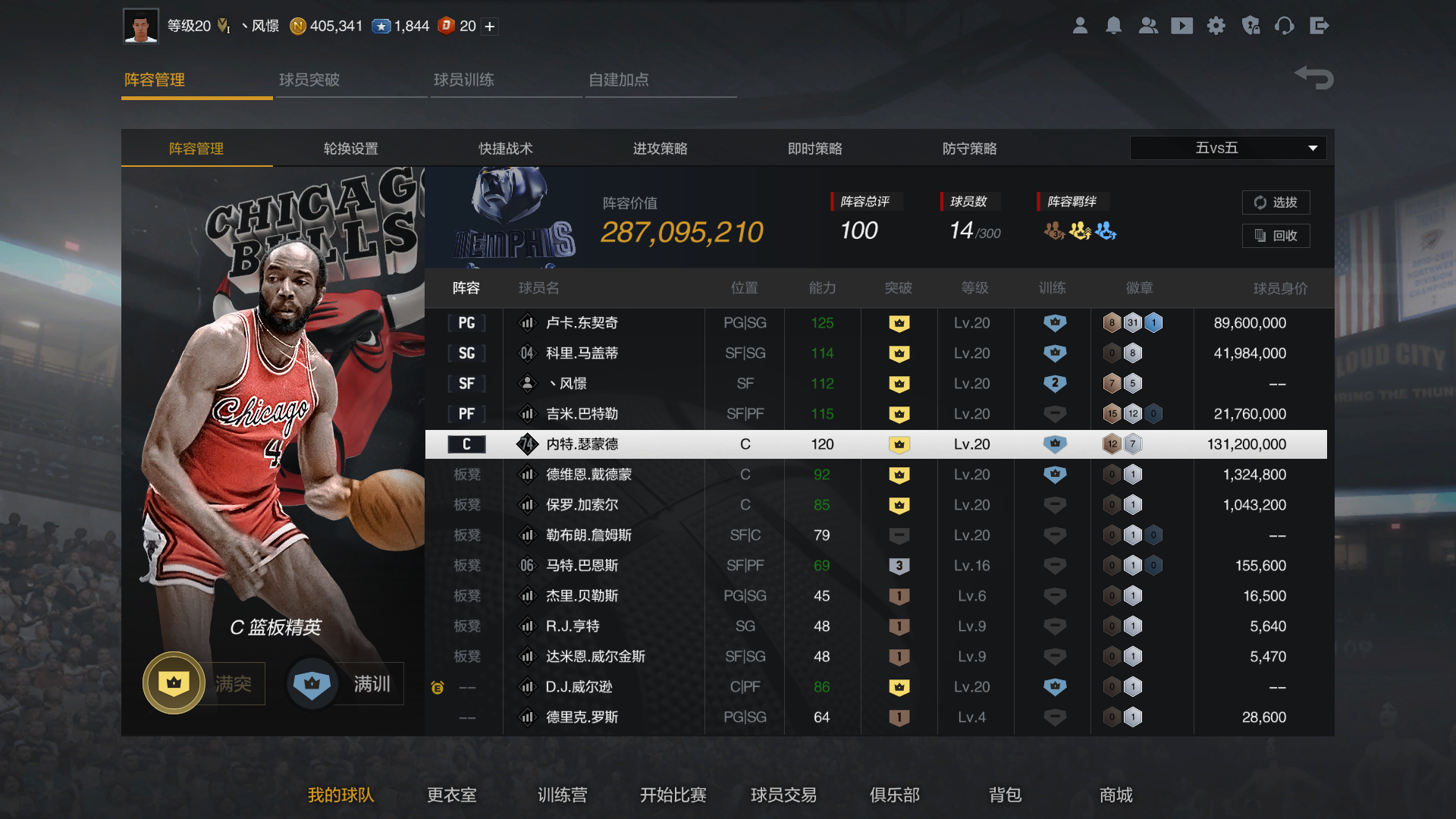Click the gold 满突 breakthrough badge
The image size is (1456, 819).
(x=173, y=682)
